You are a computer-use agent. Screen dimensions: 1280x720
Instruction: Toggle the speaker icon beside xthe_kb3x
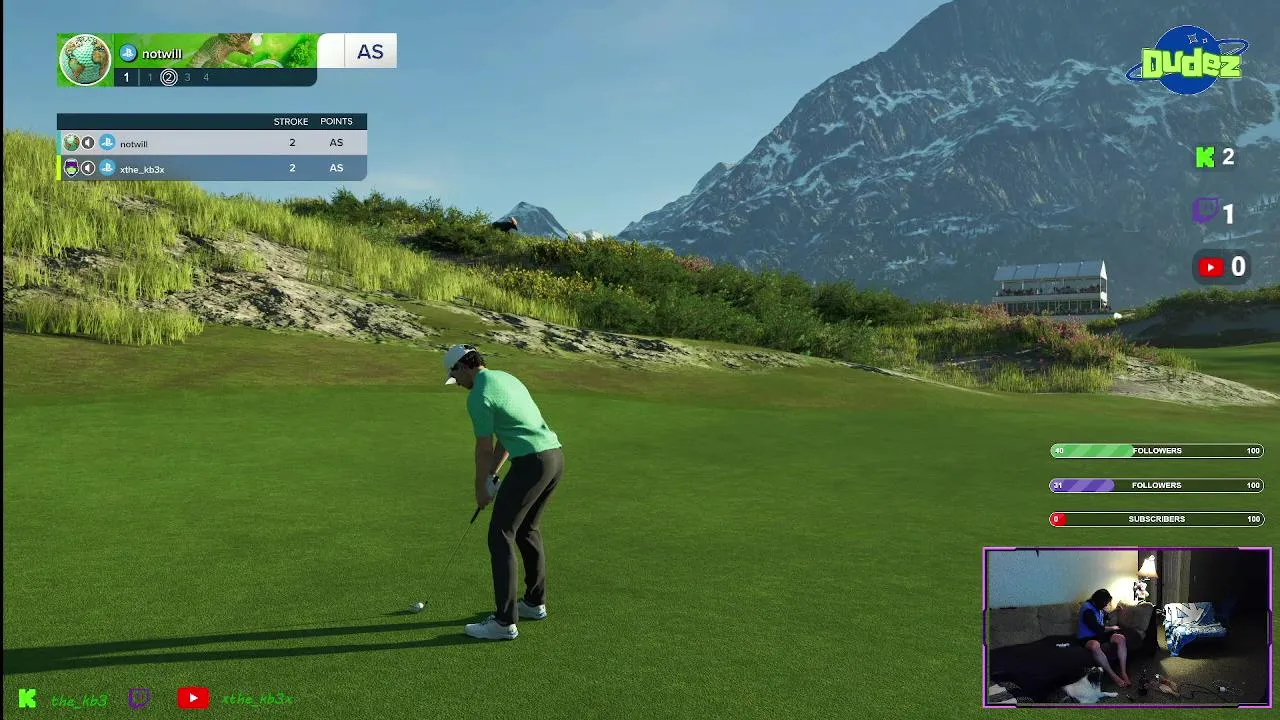tap(88, 168)
